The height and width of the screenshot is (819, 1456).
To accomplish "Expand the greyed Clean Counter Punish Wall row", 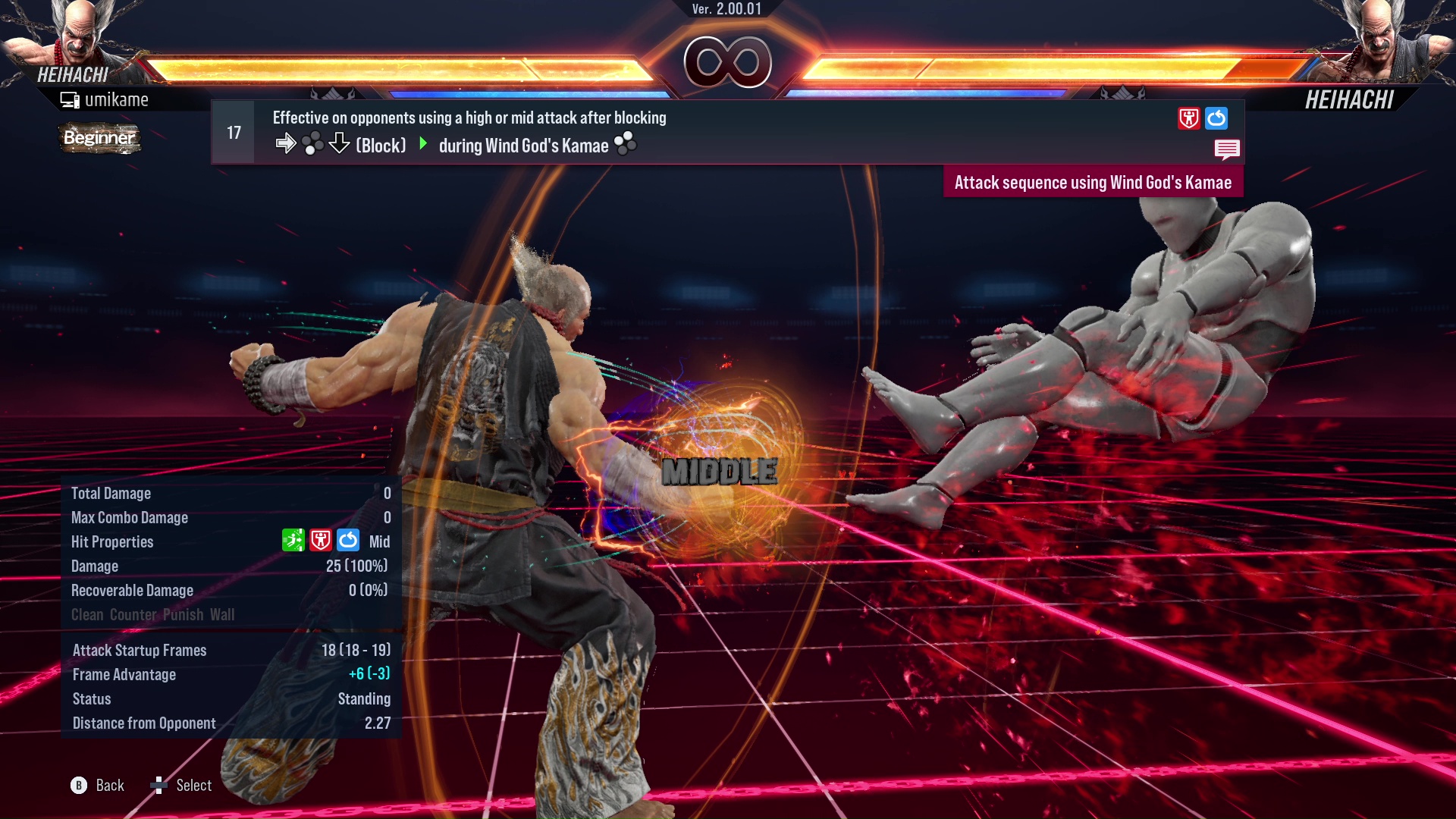I will tap(152, 615).
